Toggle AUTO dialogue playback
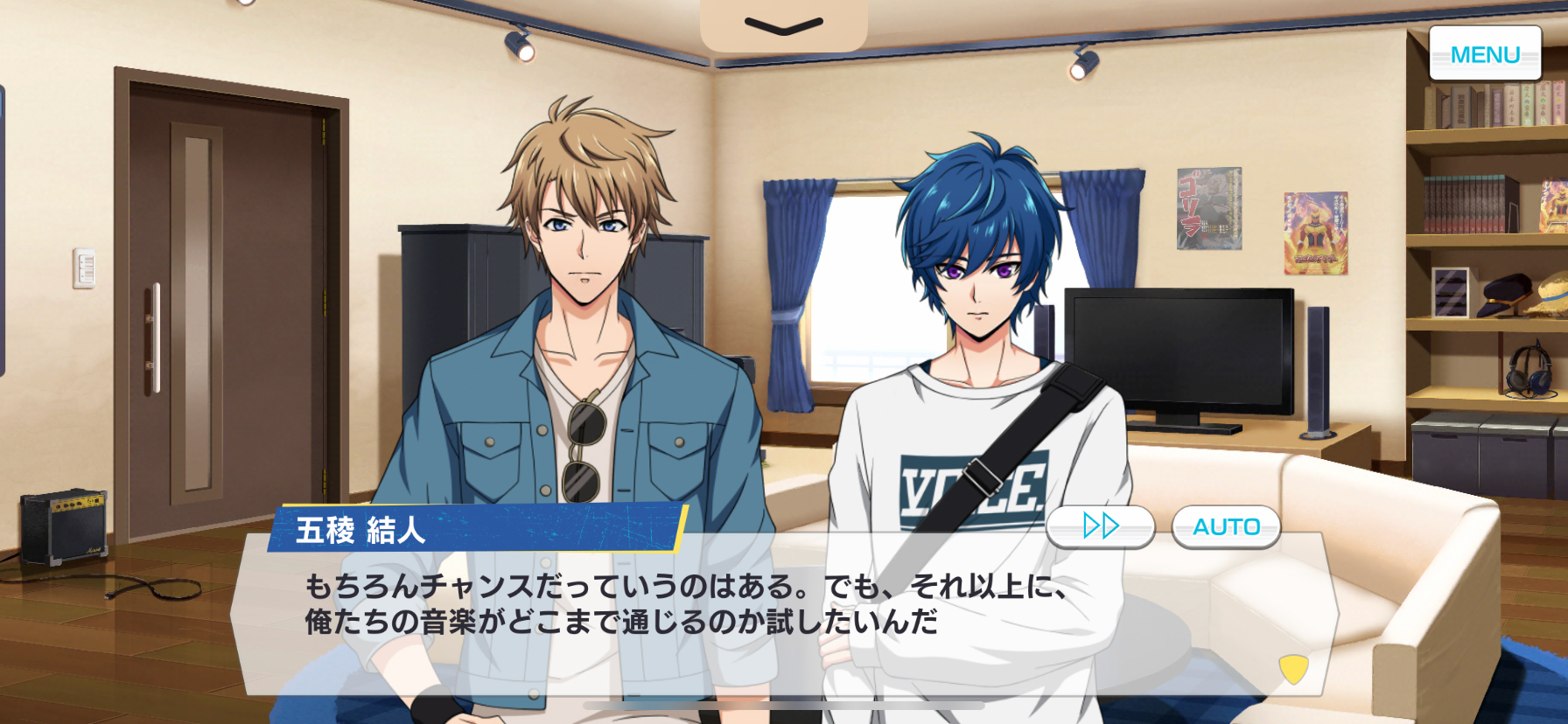The height and width of the screenshot is (724, 1568). click(1226, 526)
